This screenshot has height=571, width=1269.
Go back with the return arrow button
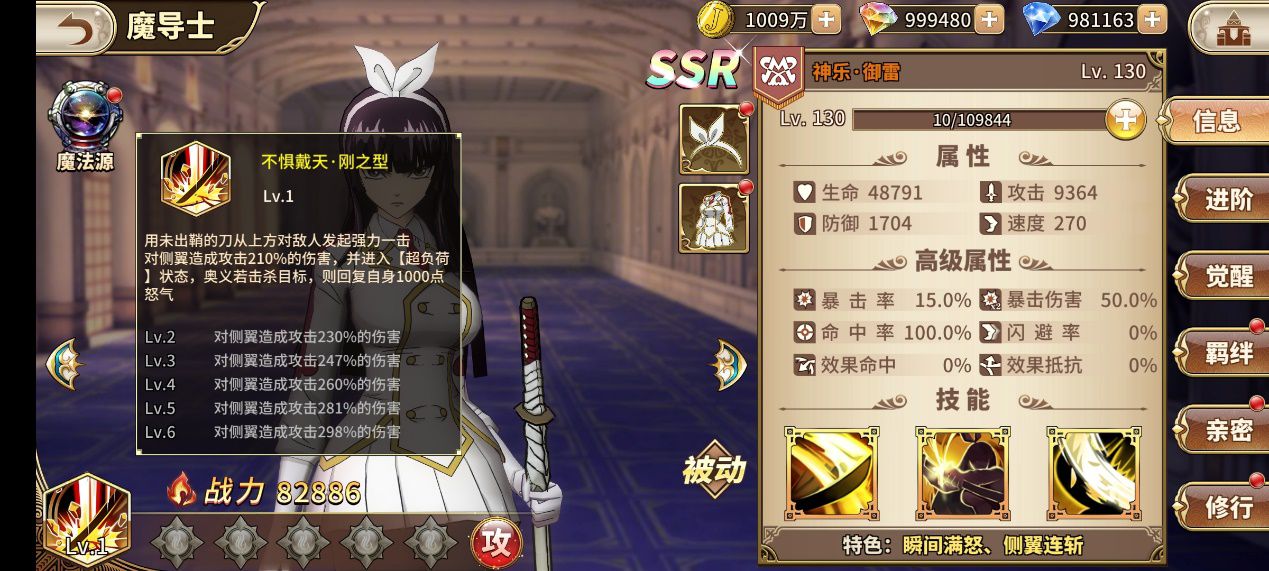75,28
